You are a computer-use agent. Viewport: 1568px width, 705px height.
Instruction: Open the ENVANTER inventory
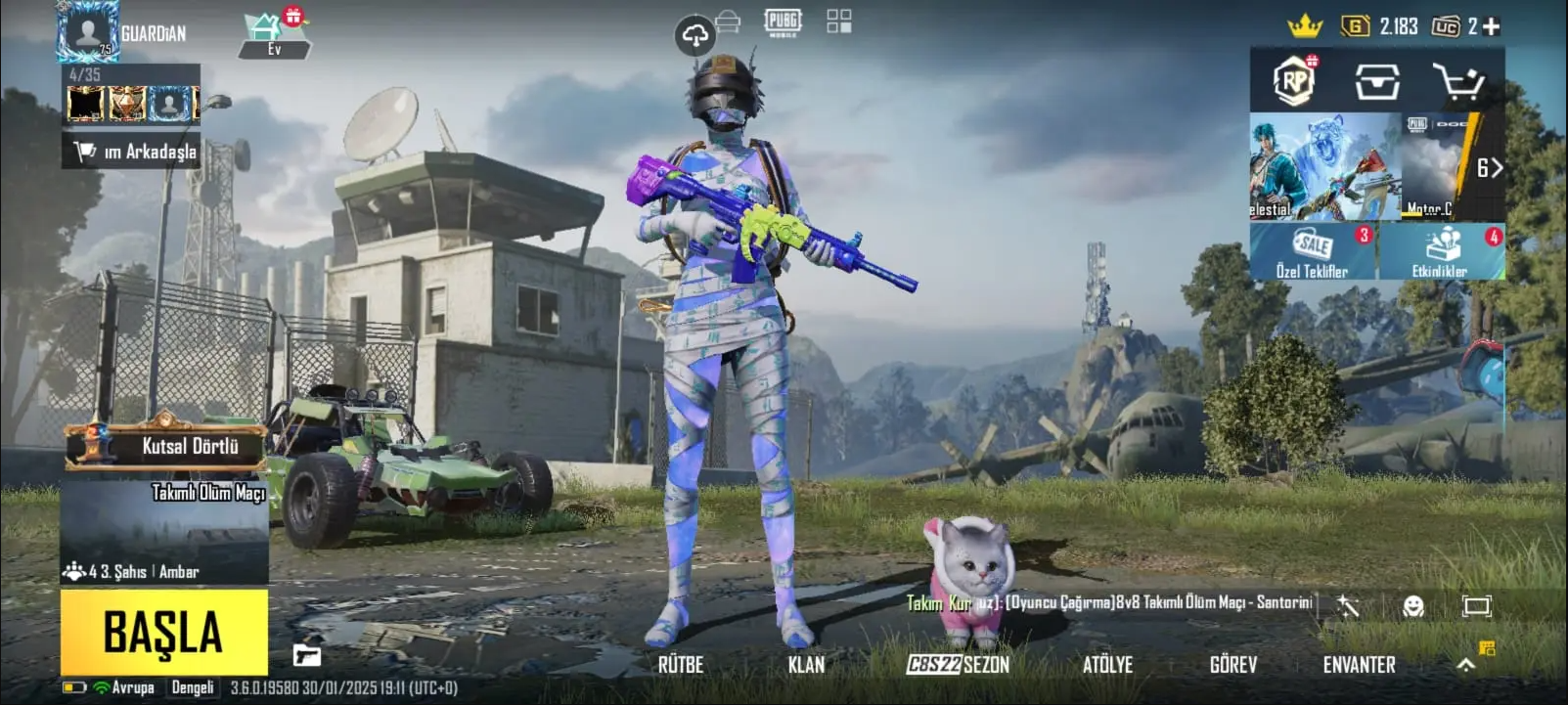(1359, 665)
